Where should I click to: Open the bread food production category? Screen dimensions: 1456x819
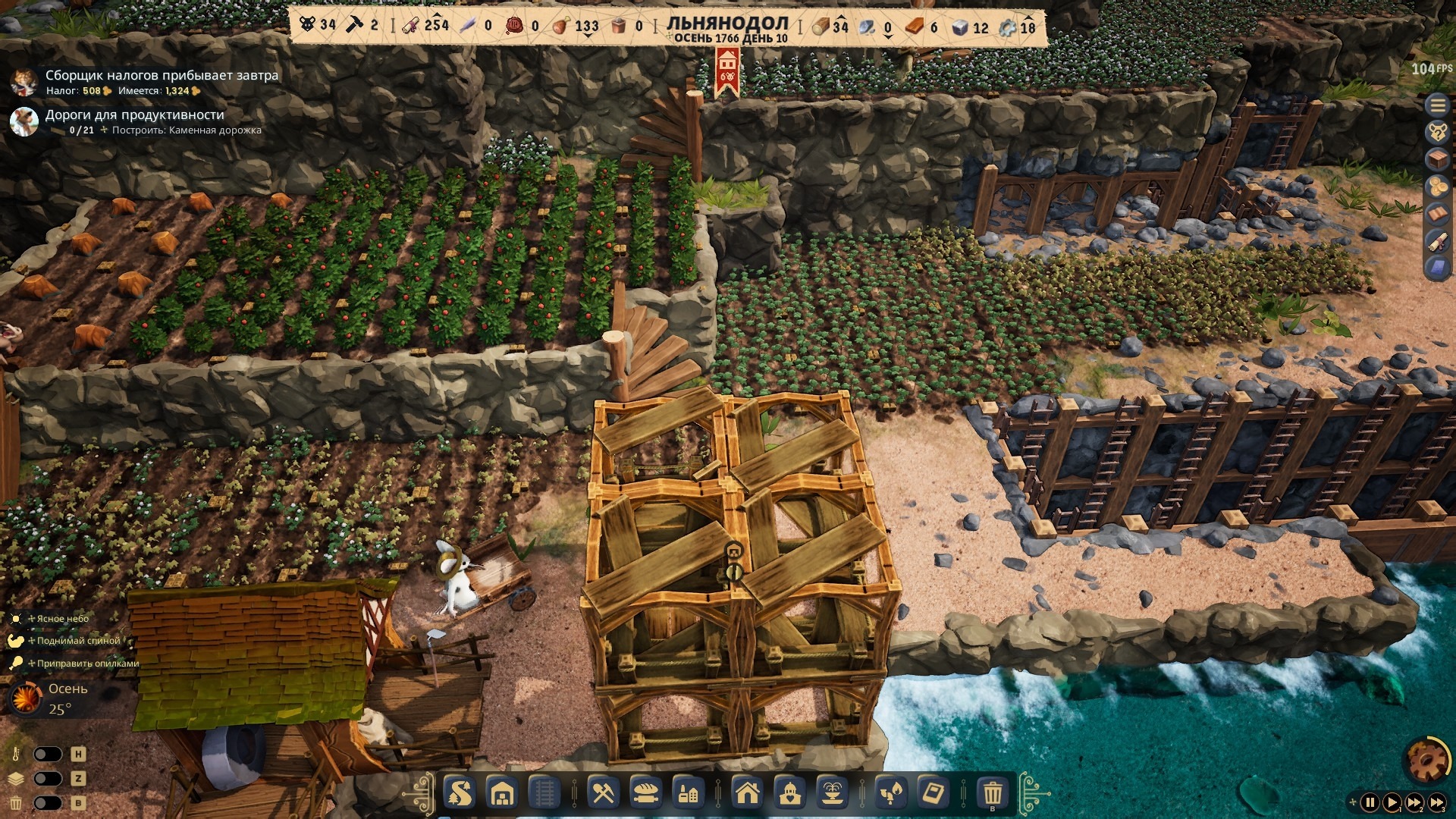tap(645, 794)
